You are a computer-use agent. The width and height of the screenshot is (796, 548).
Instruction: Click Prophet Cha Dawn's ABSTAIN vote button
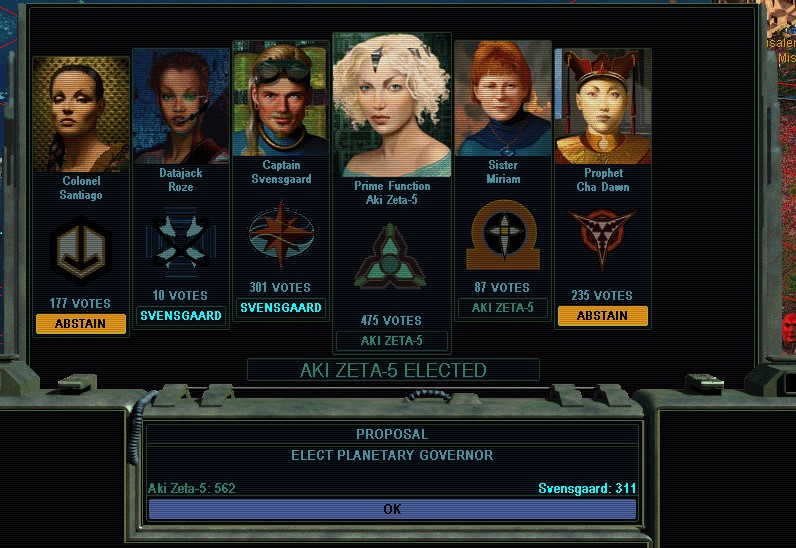602,316
